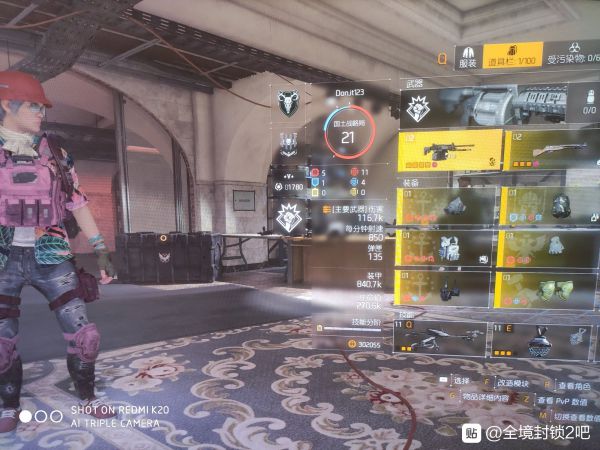
Task: Select the drone skill slot
Action: coord(440,340)
